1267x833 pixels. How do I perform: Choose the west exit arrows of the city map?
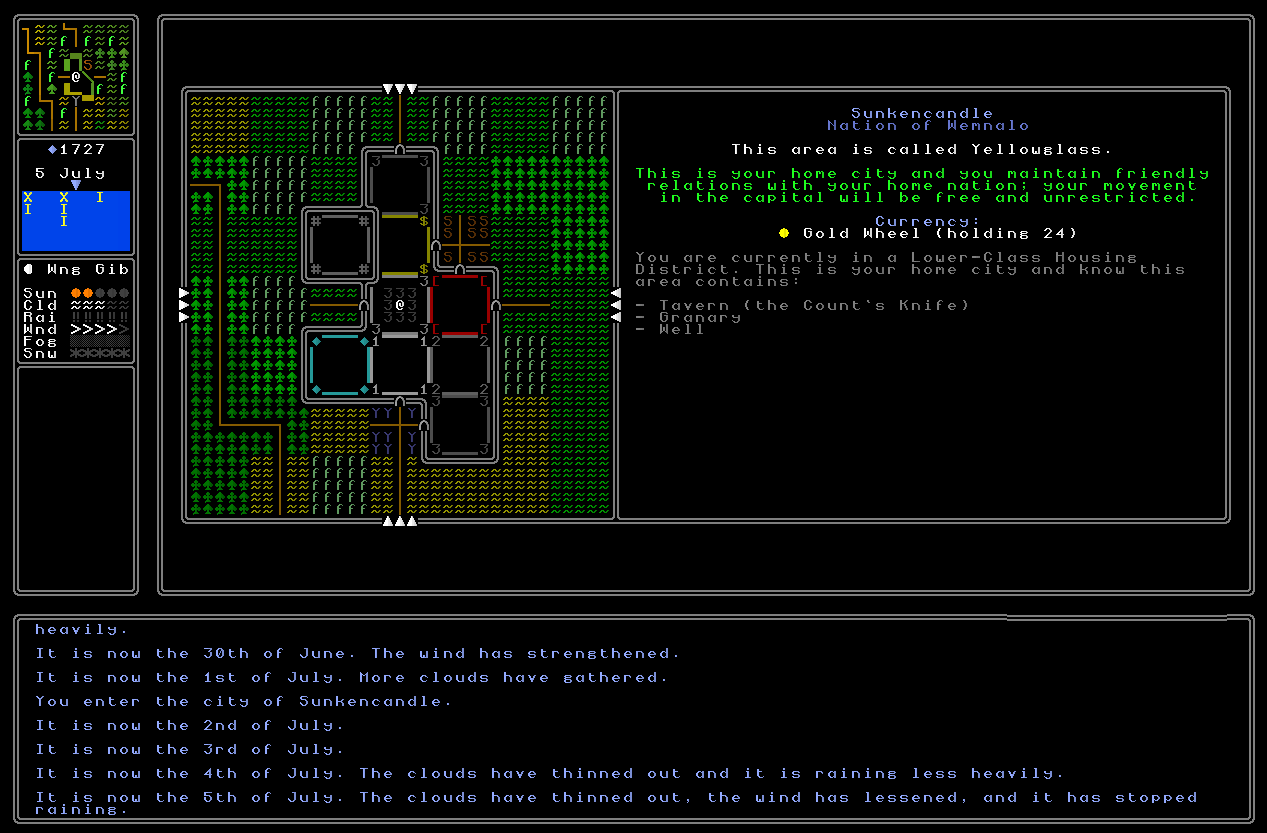[x=184, y=305]
